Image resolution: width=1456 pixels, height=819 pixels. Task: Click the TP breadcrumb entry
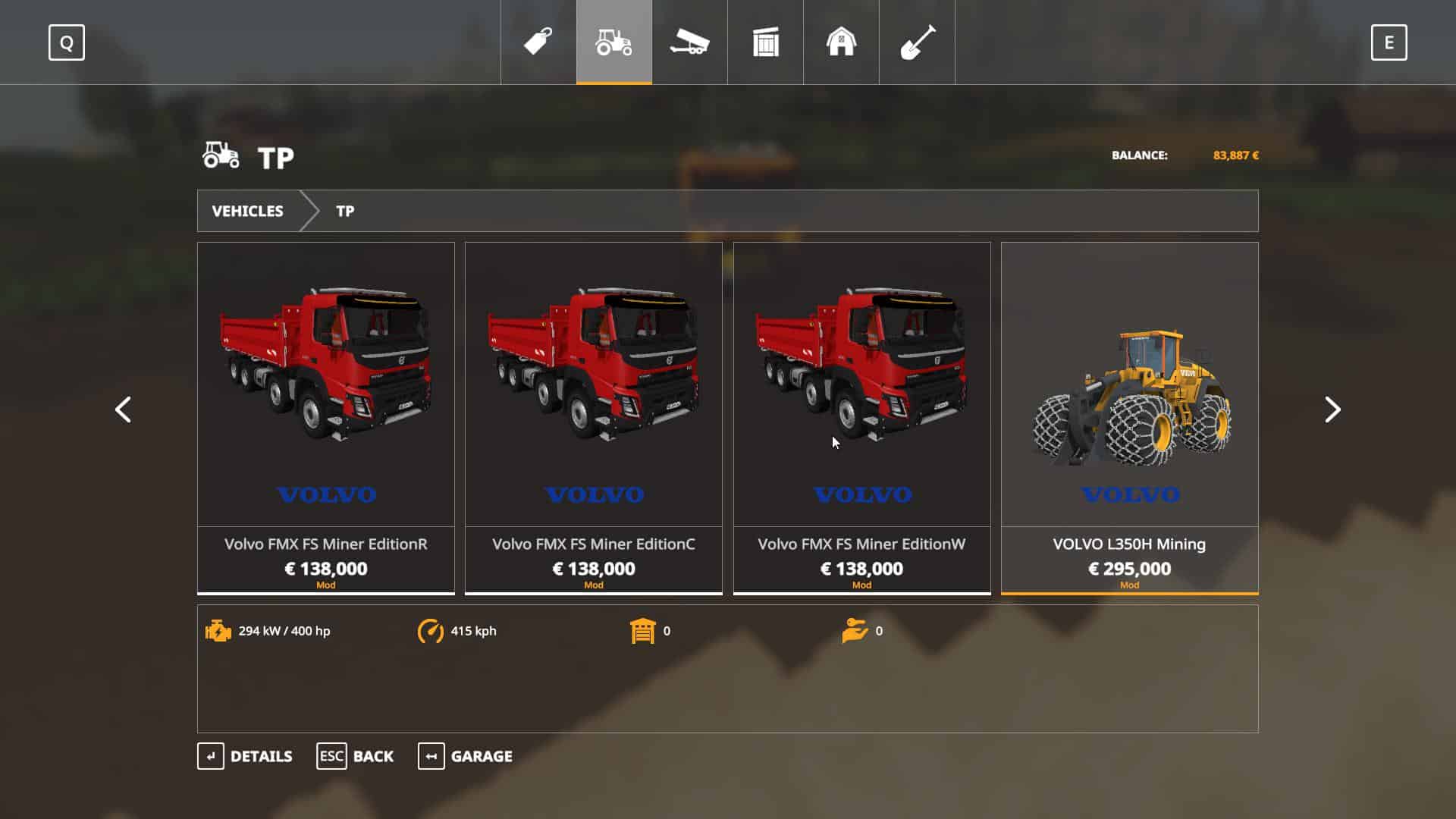point(345,211)
